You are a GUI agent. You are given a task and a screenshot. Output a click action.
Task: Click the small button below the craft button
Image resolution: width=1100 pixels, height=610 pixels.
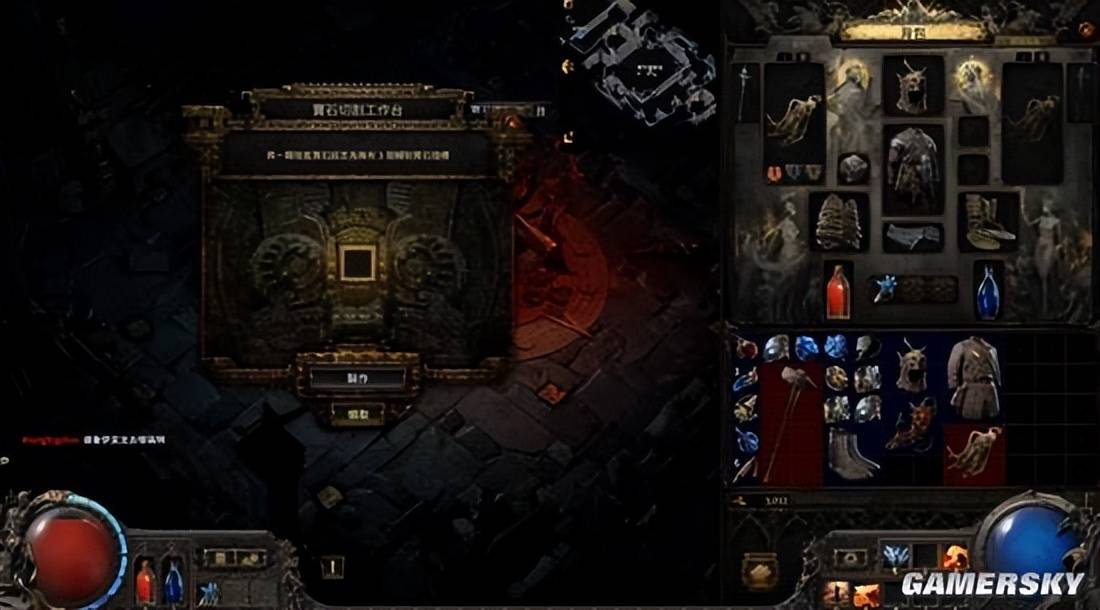pos(356,412)
